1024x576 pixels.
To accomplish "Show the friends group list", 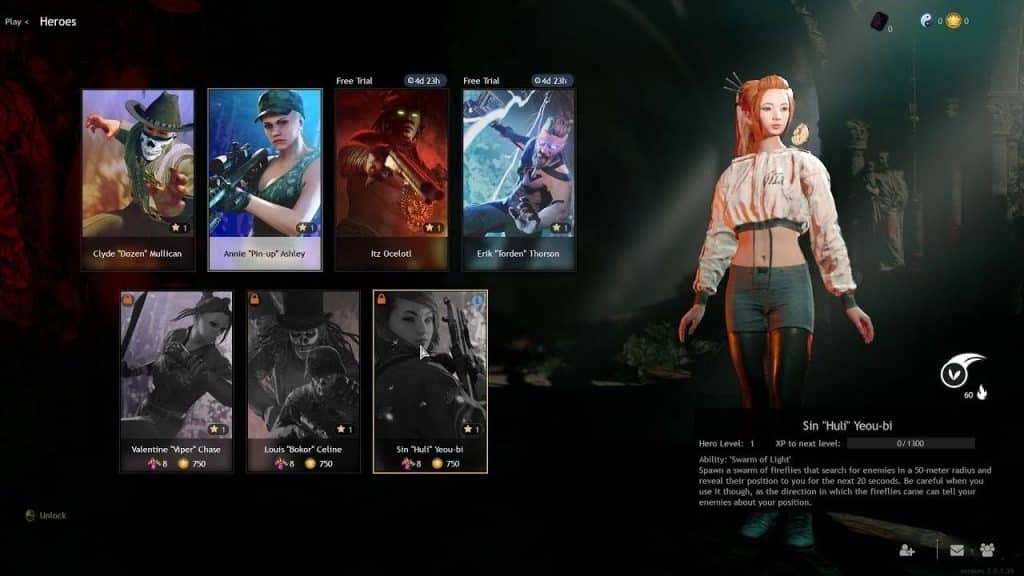I will coord(987,549).
